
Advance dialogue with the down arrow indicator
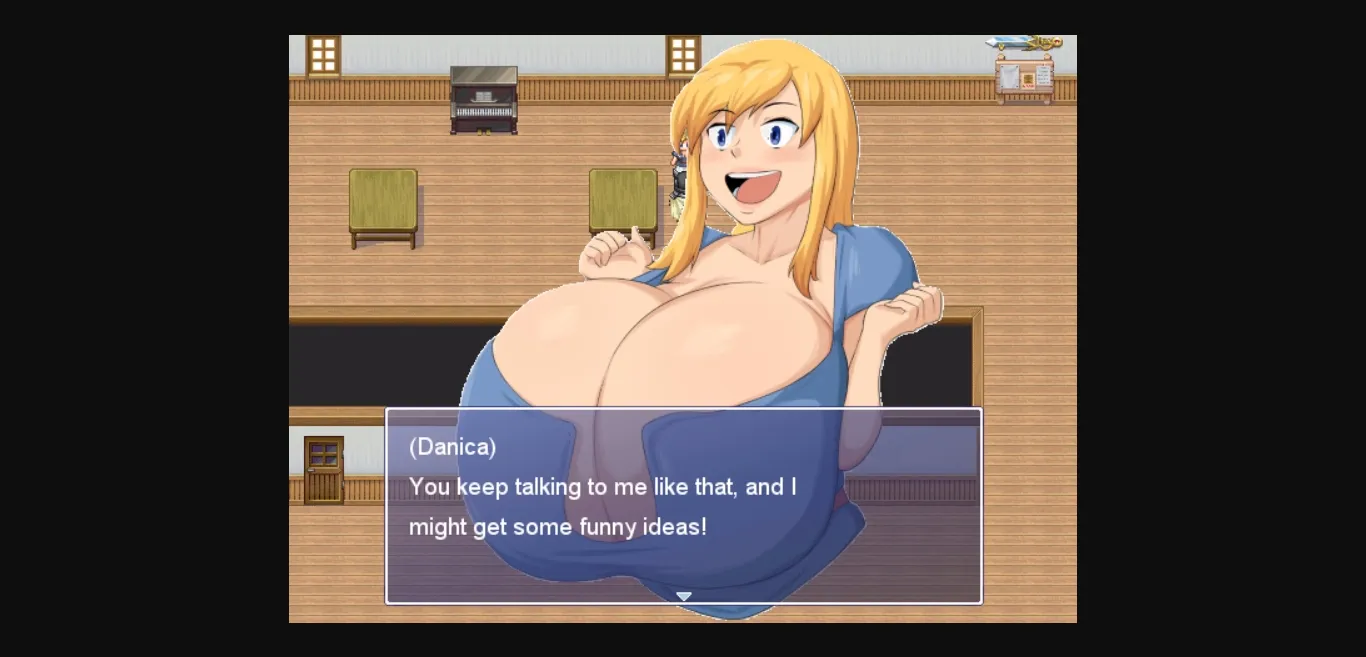point(684,596)
